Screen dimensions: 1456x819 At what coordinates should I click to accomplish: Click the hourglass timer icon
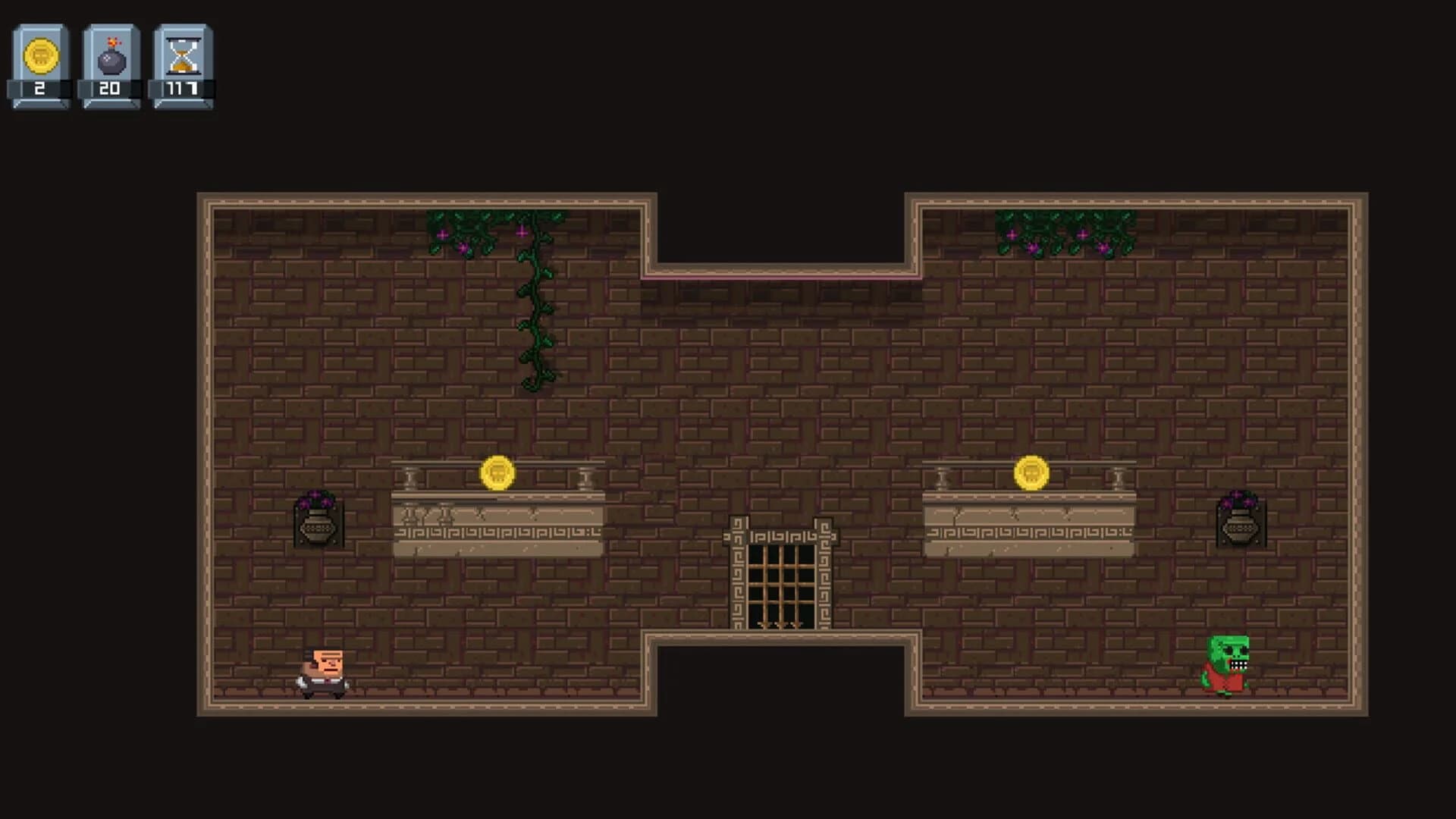(x=182, y=55)
